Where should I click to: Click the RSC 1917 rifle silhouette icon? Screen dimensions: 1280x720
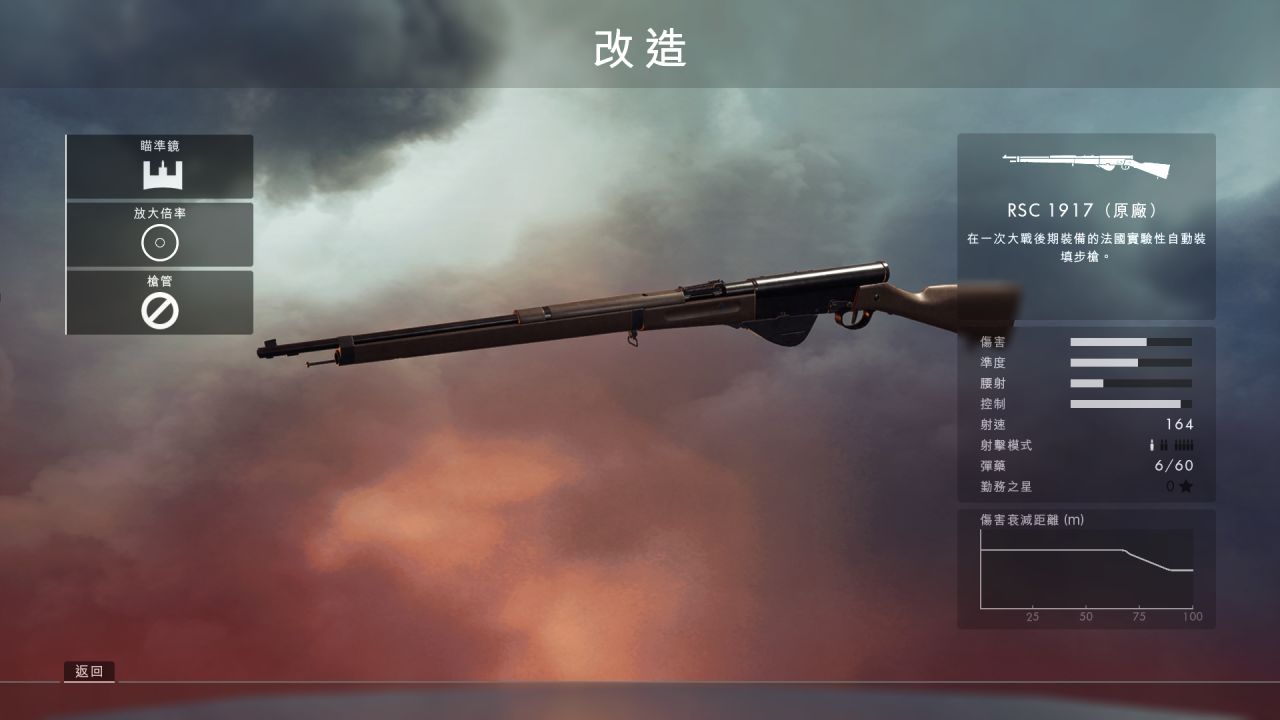click(1086, 165)
